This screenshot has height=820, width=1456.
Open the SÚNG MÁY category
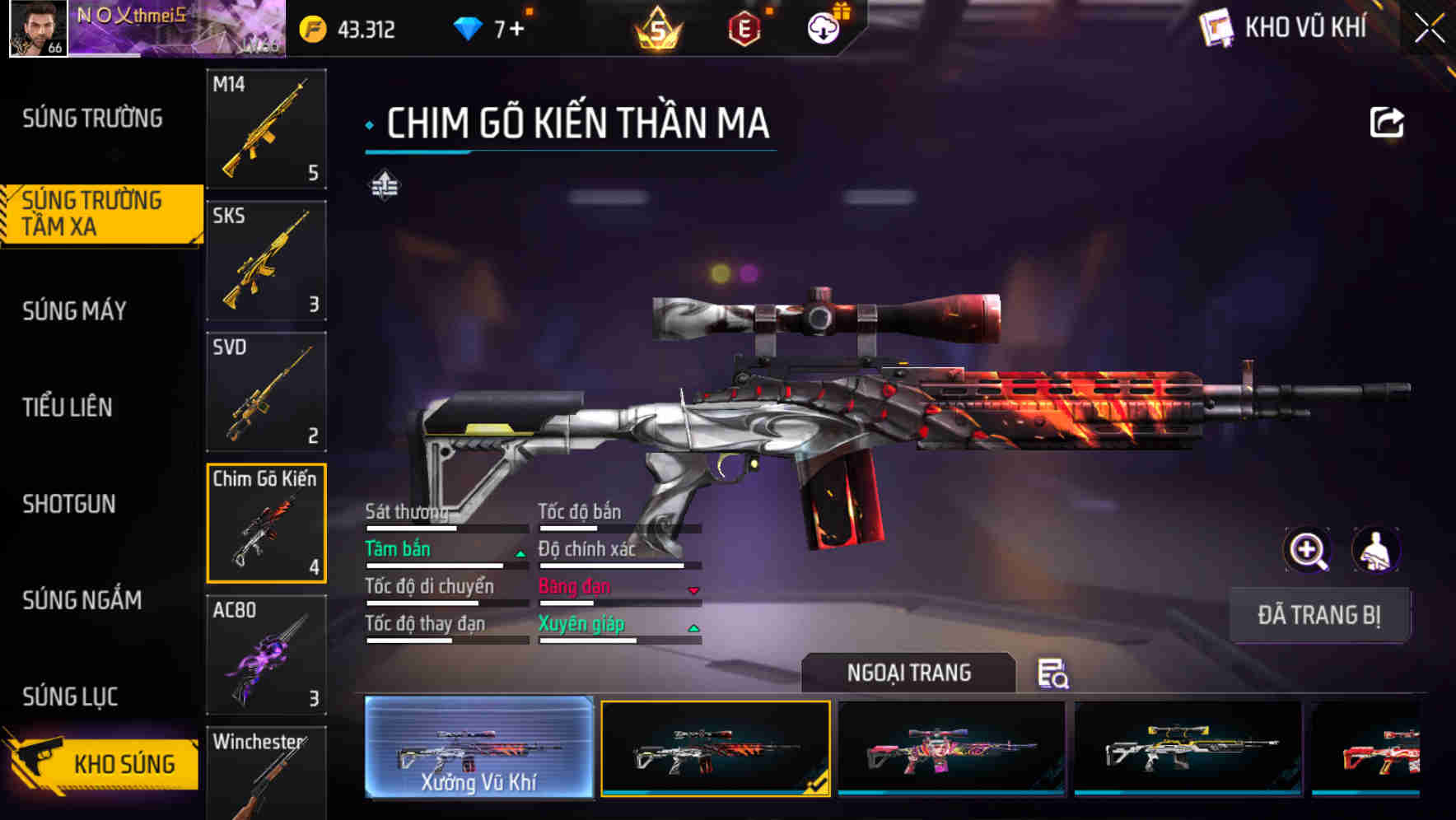74,311
